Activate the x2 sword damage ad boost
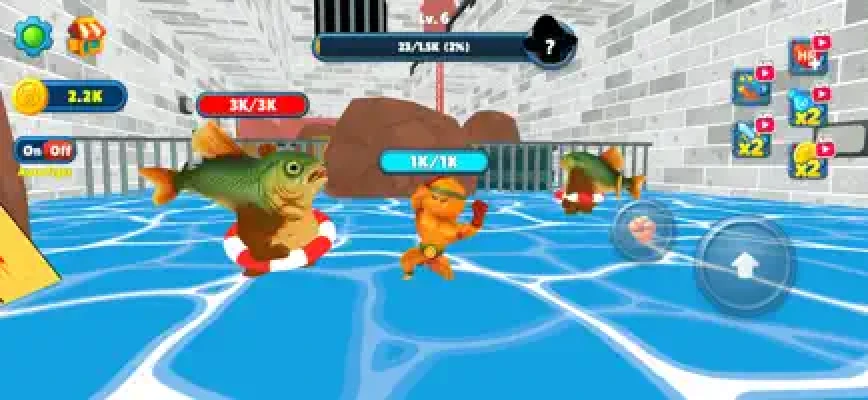The image size is (868, 400). click(x=751, y=139)
